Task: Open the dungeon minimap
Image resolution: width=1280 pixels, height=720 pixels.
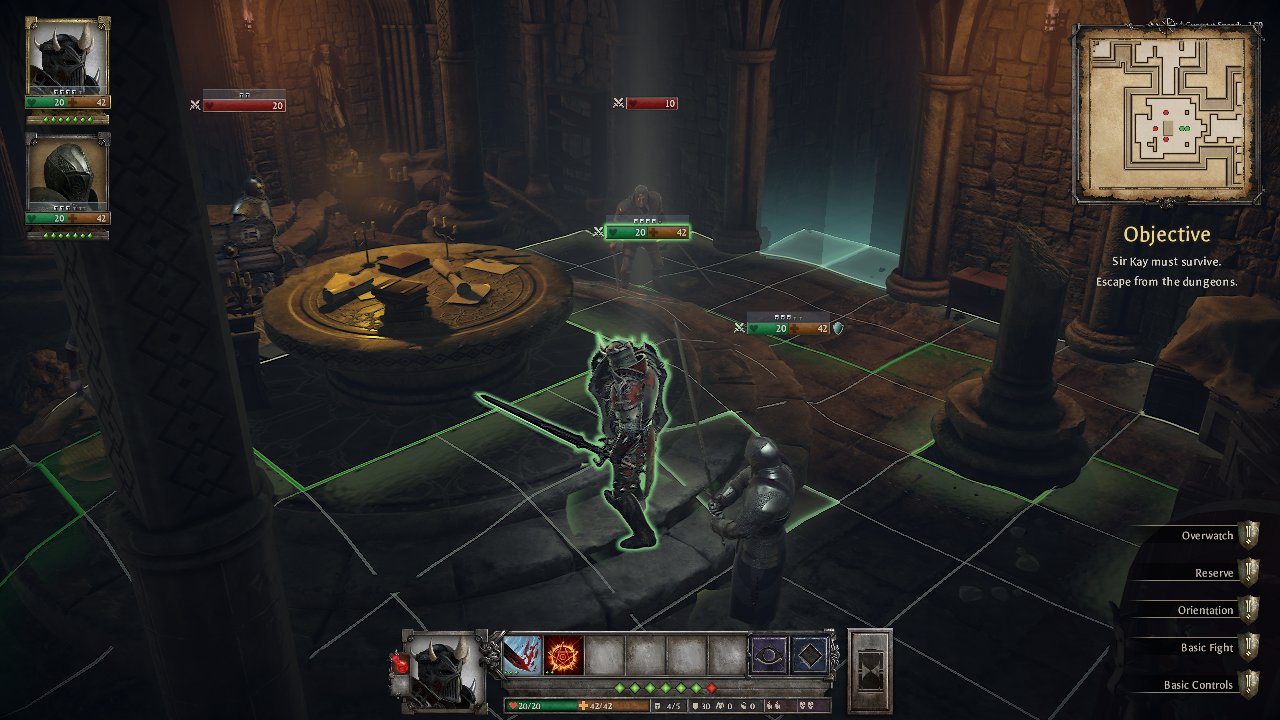Action: tap(1166, 115)
